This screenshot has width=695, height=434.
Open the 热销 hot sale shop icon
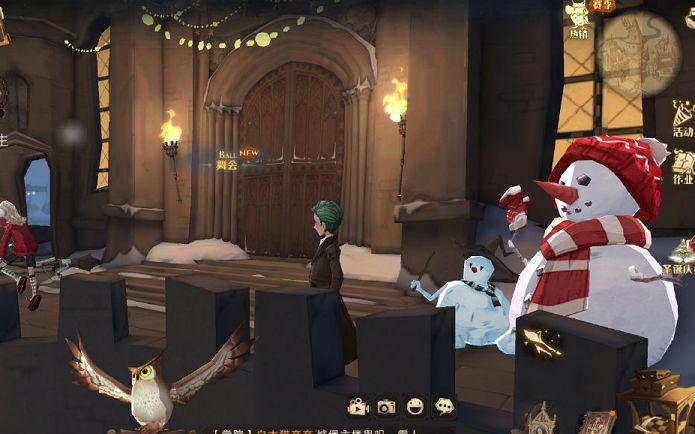(578, 18)
